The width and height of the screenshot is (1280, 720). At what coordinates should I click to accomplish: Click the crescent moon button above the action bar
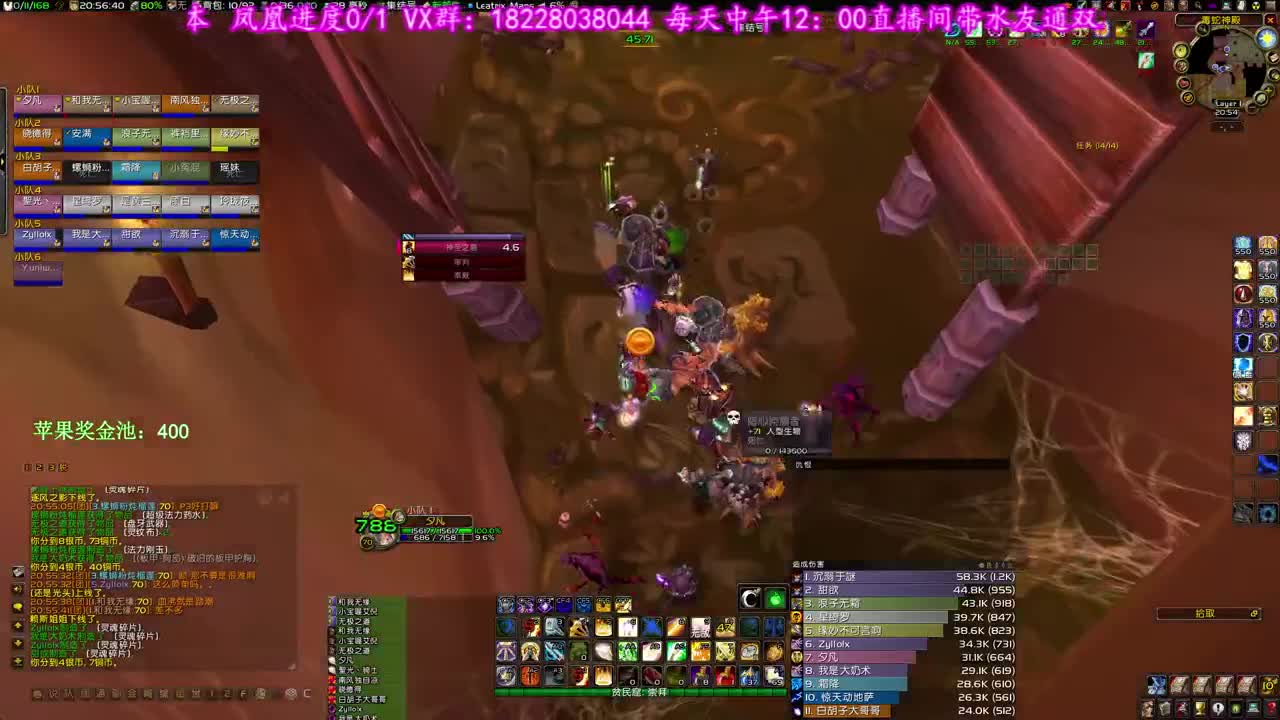[750, 599]
